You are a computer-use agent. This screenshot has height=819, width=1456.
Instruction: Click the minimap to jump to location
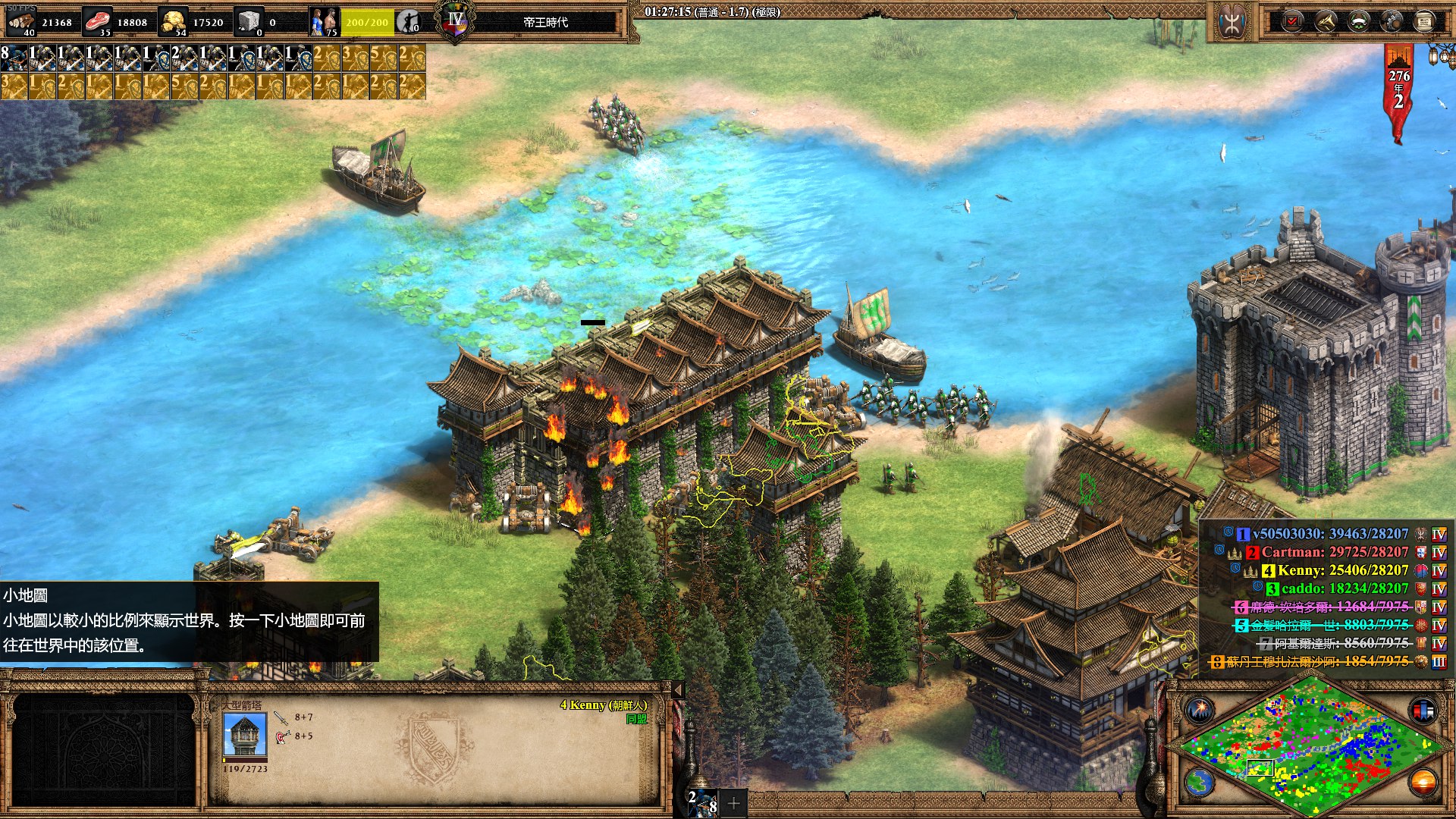pos(1306,747)
